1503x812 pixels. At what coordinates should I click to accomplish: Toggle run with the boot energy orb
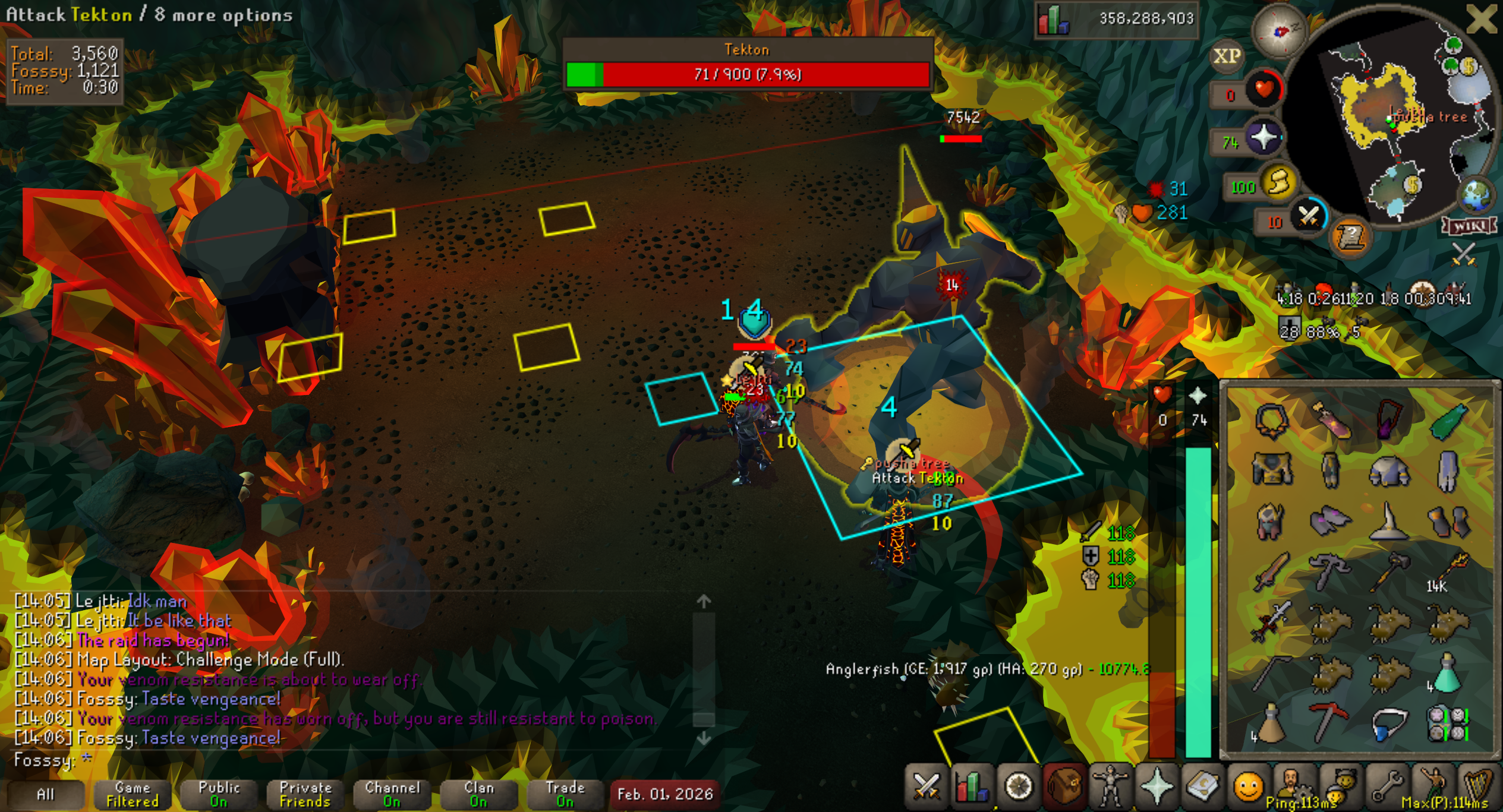(x=1279, y=182)
